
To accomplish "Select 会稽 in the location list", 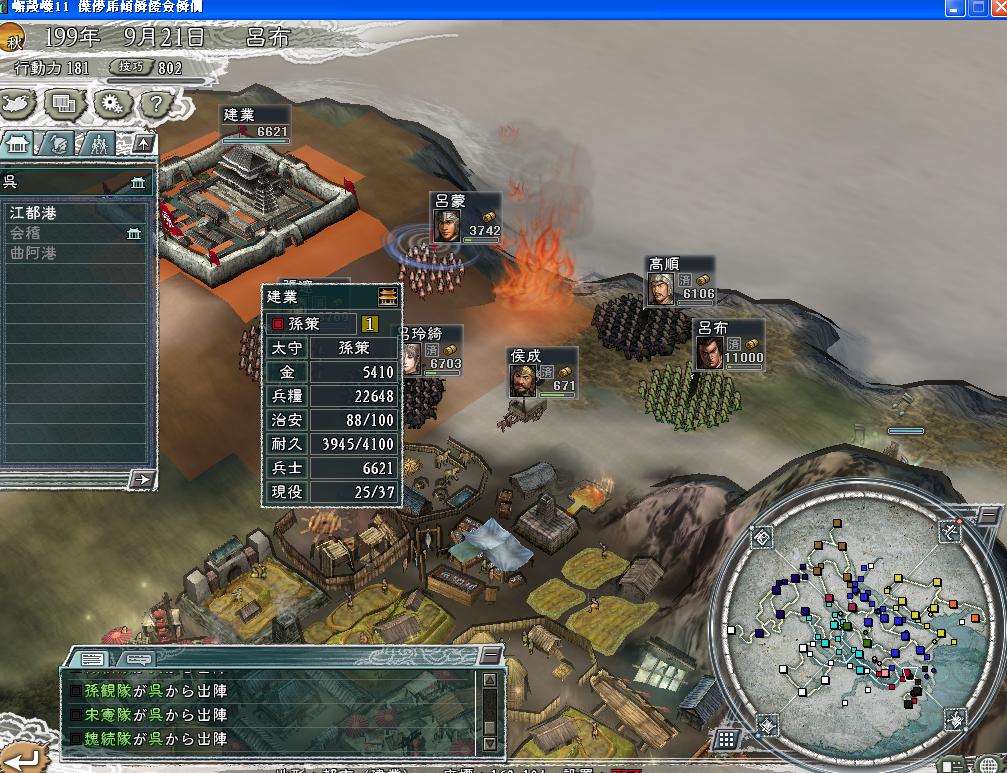I will coord(27,233).
